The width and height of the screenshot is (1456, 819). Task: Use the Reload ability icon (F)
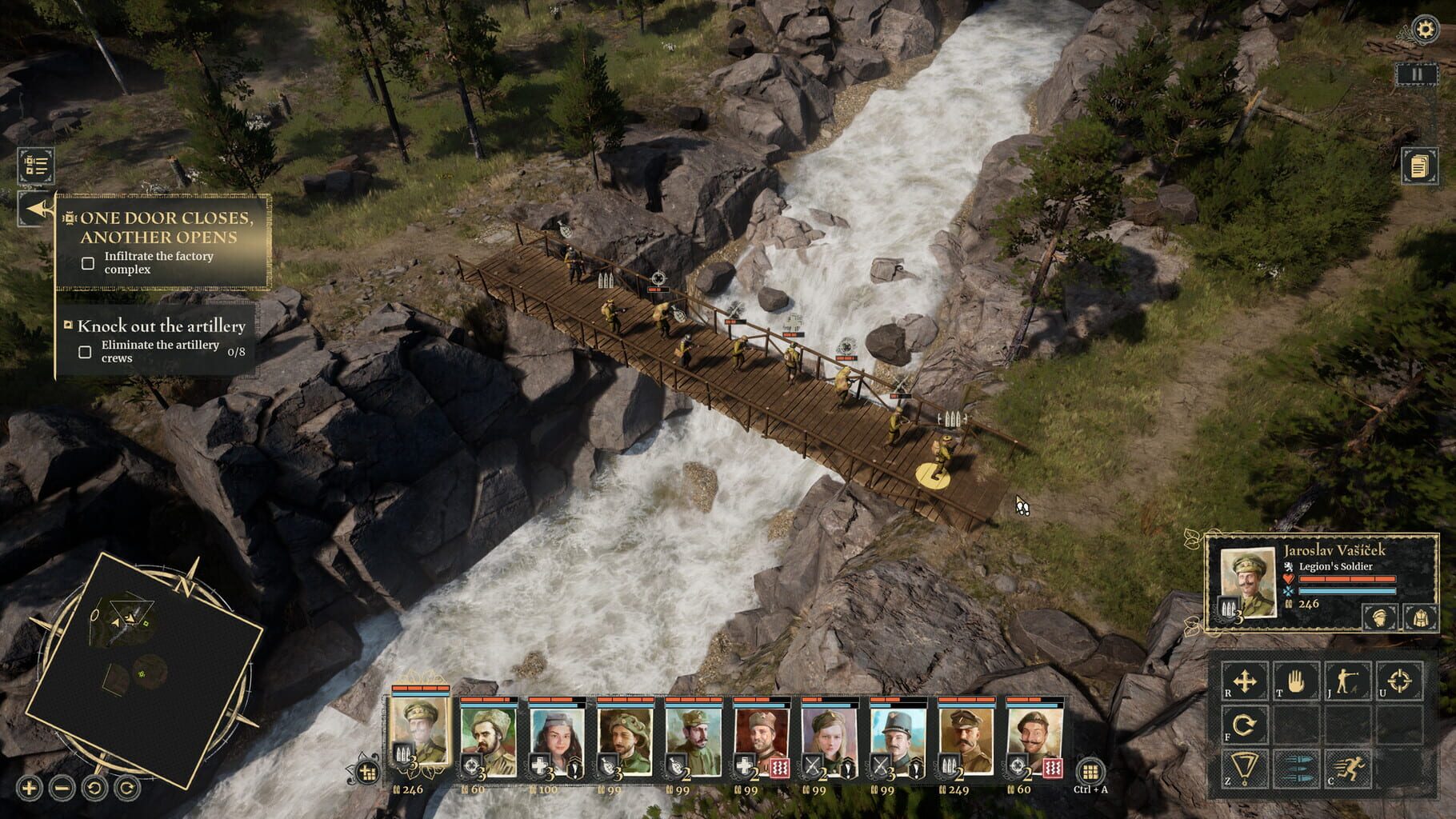pos(1242,726)
